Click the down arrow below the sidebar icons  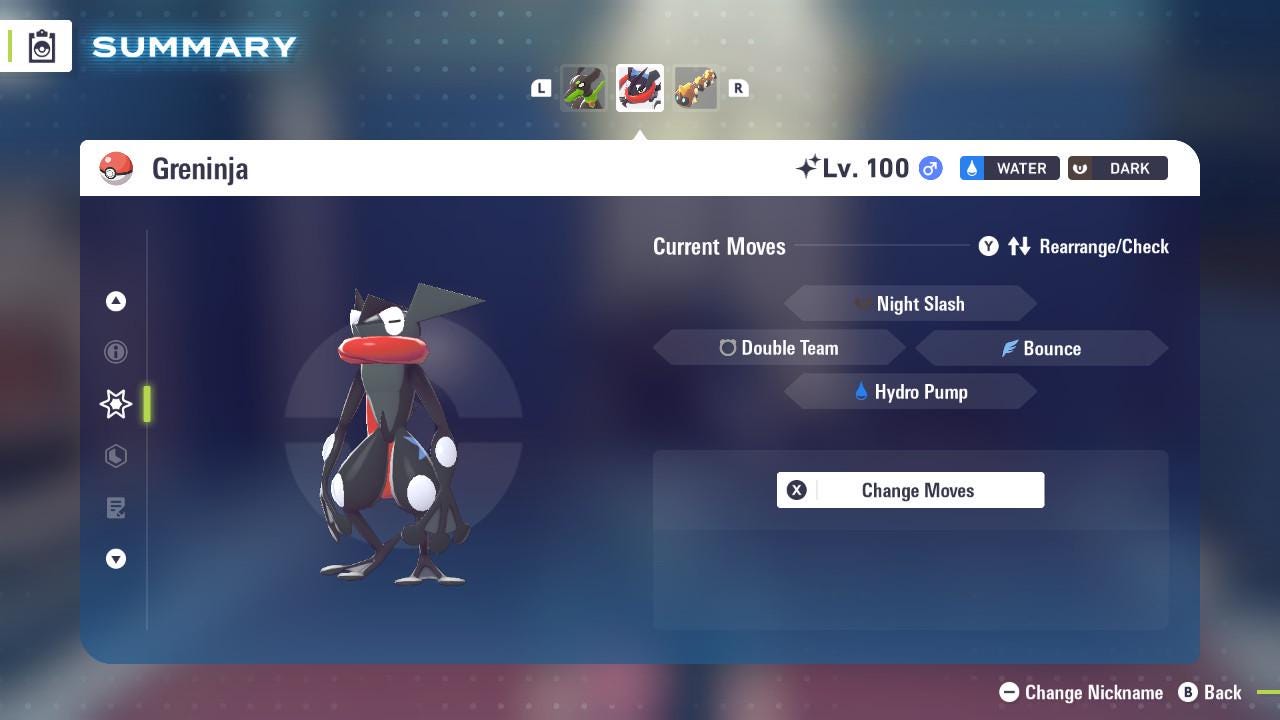tap(116, 559)
